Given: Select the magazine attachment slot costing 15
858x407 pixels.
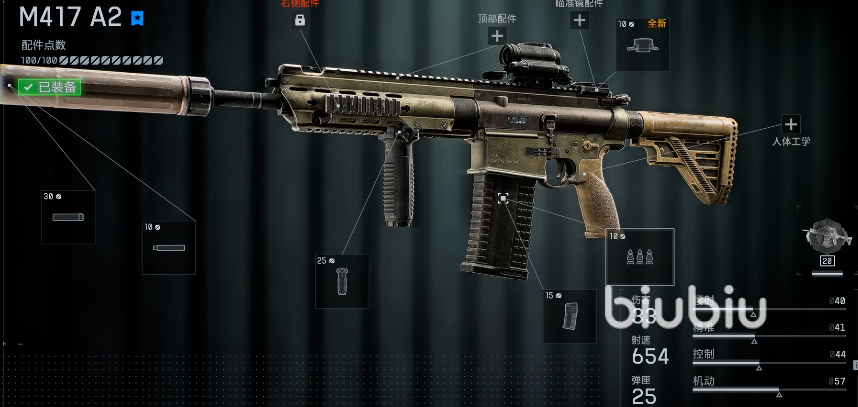Looking at the screenshot, I should 570,316.
